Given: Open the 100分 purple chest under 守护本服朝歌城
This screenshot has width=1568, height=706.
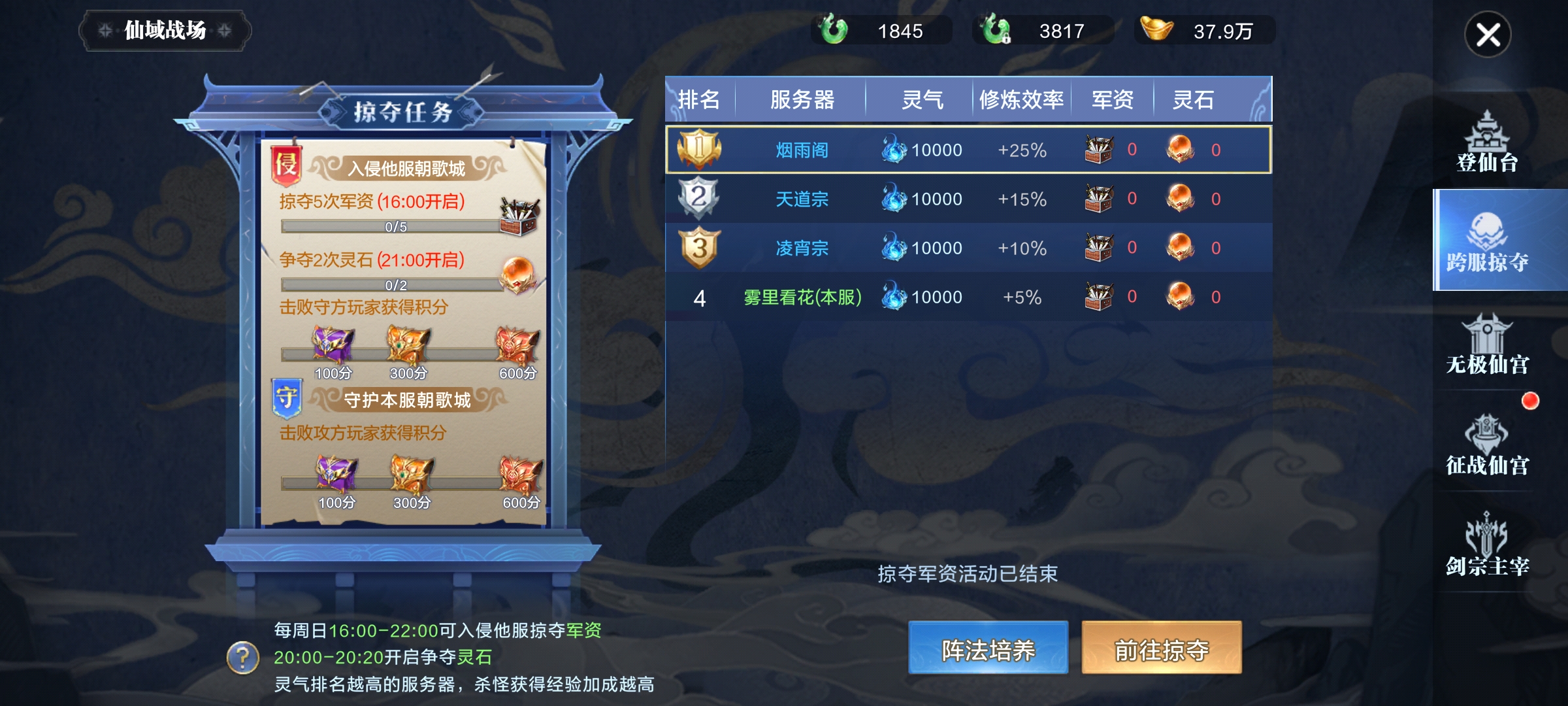Looking at the screenshot, I should click(336, 474).
